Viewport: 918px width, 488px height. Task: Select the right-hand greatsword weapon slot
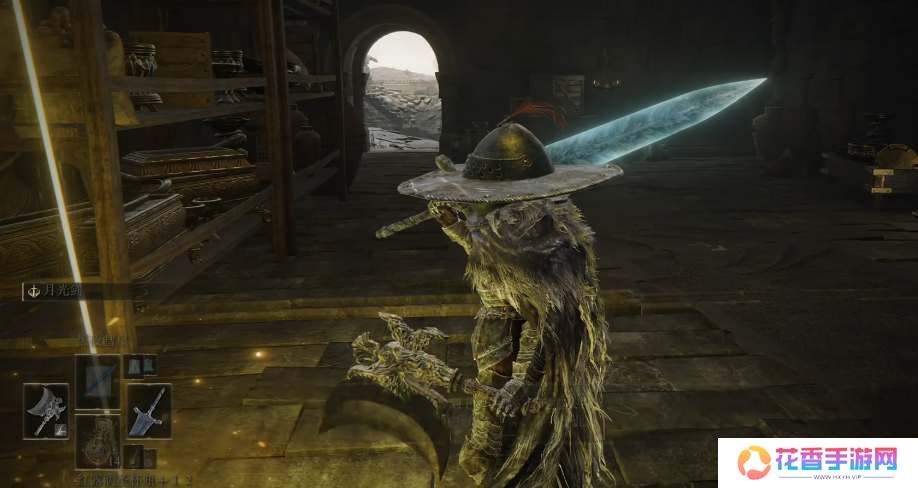click(148, 410)
